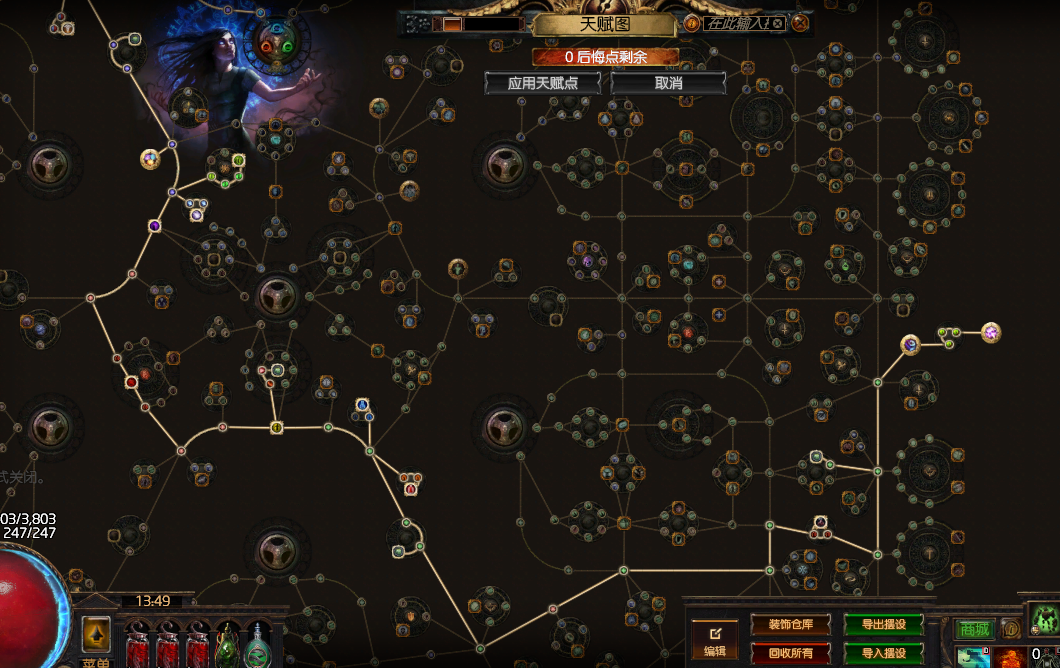Click the info icon beside the shop button
The image size is (1060, 668).
[x=1011, y=629]
